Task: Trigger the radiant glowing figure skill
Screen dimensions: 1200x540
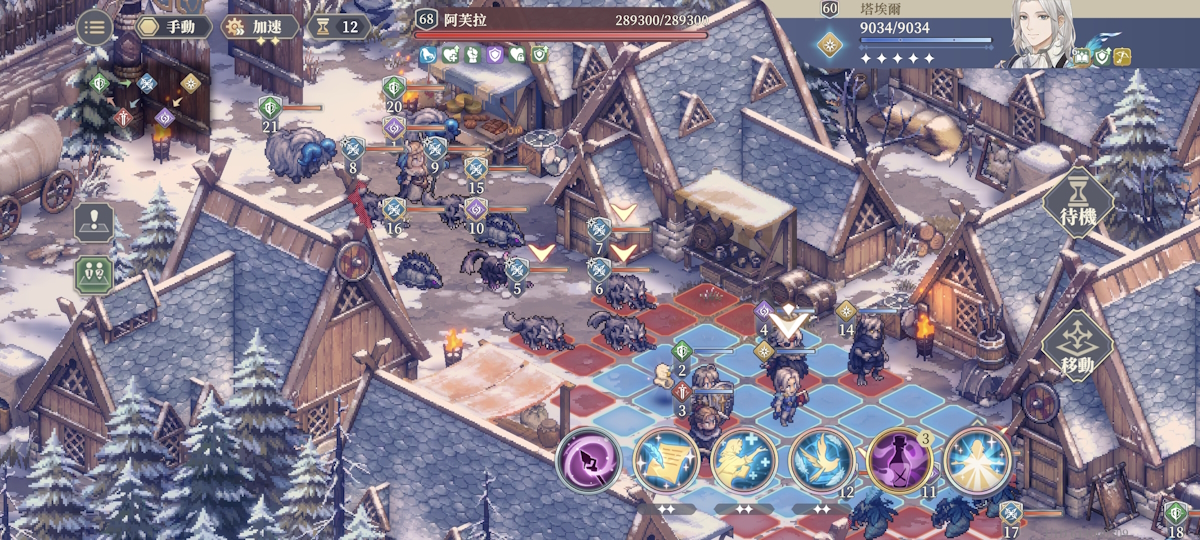Action: (x=977, y=462)
